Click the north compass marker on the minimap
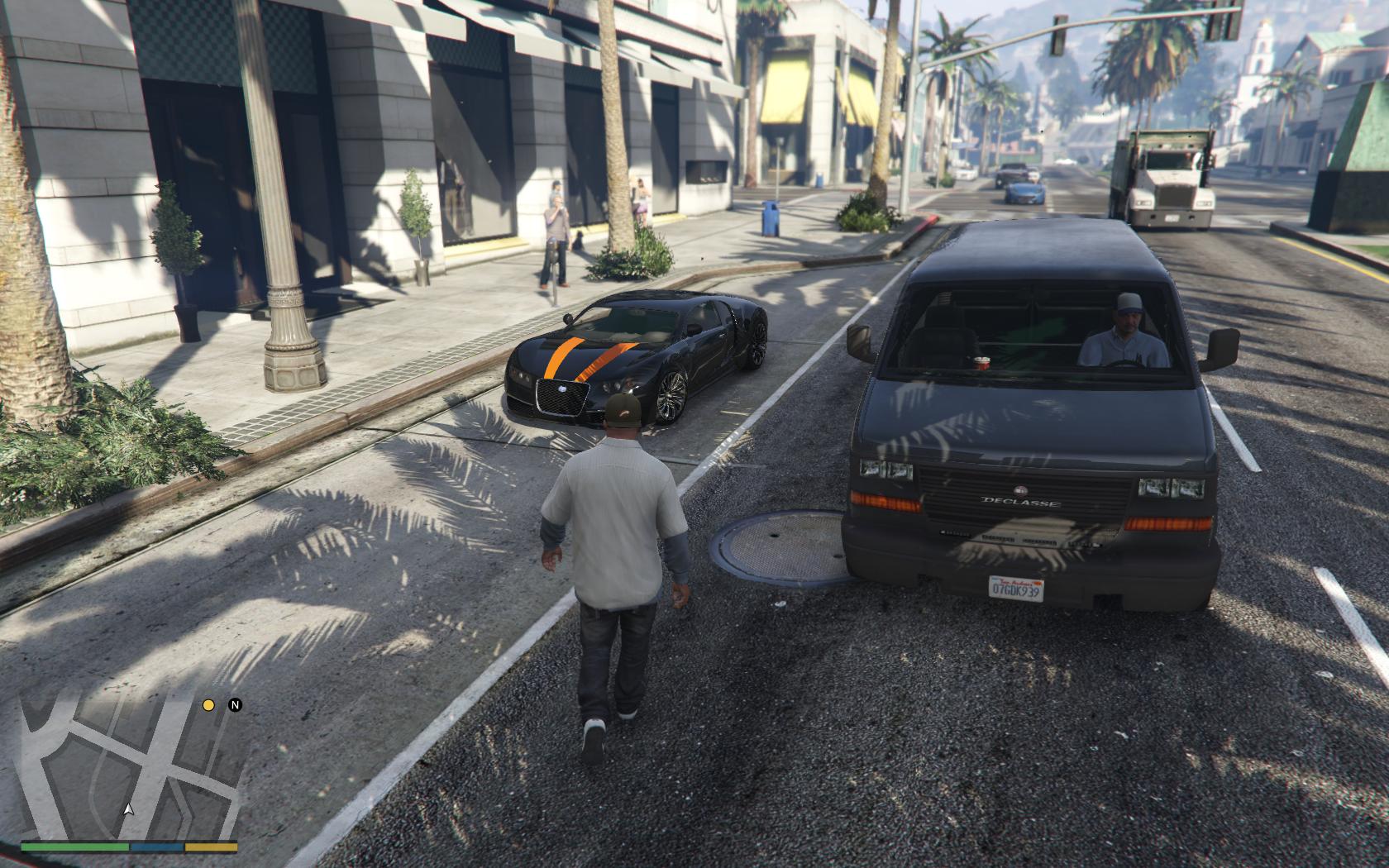Screen dimensions: 1389x868 pyautogui.click(x=235, y=705)
